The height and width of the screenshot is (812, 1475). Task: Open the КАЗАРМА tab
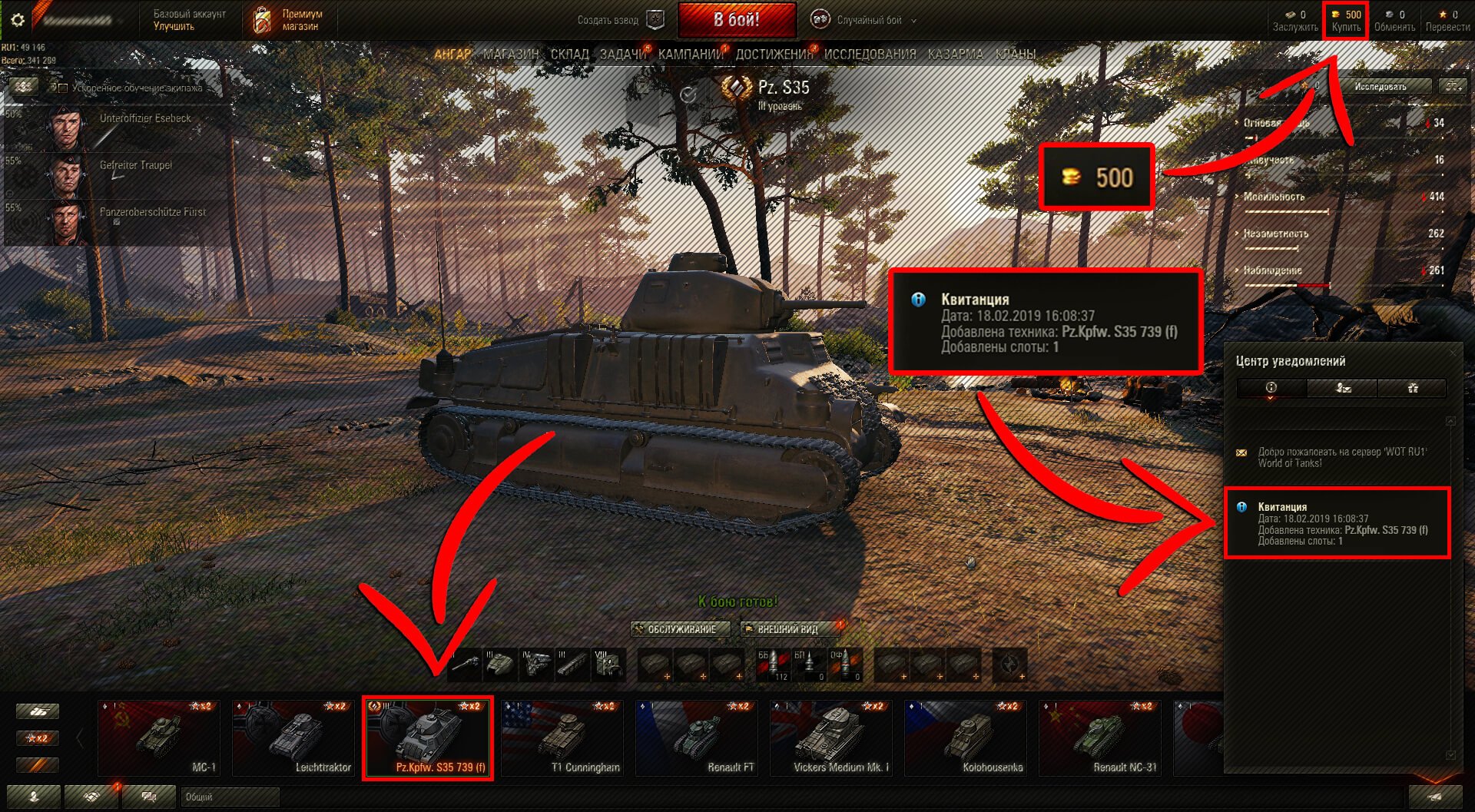[955, 54]
